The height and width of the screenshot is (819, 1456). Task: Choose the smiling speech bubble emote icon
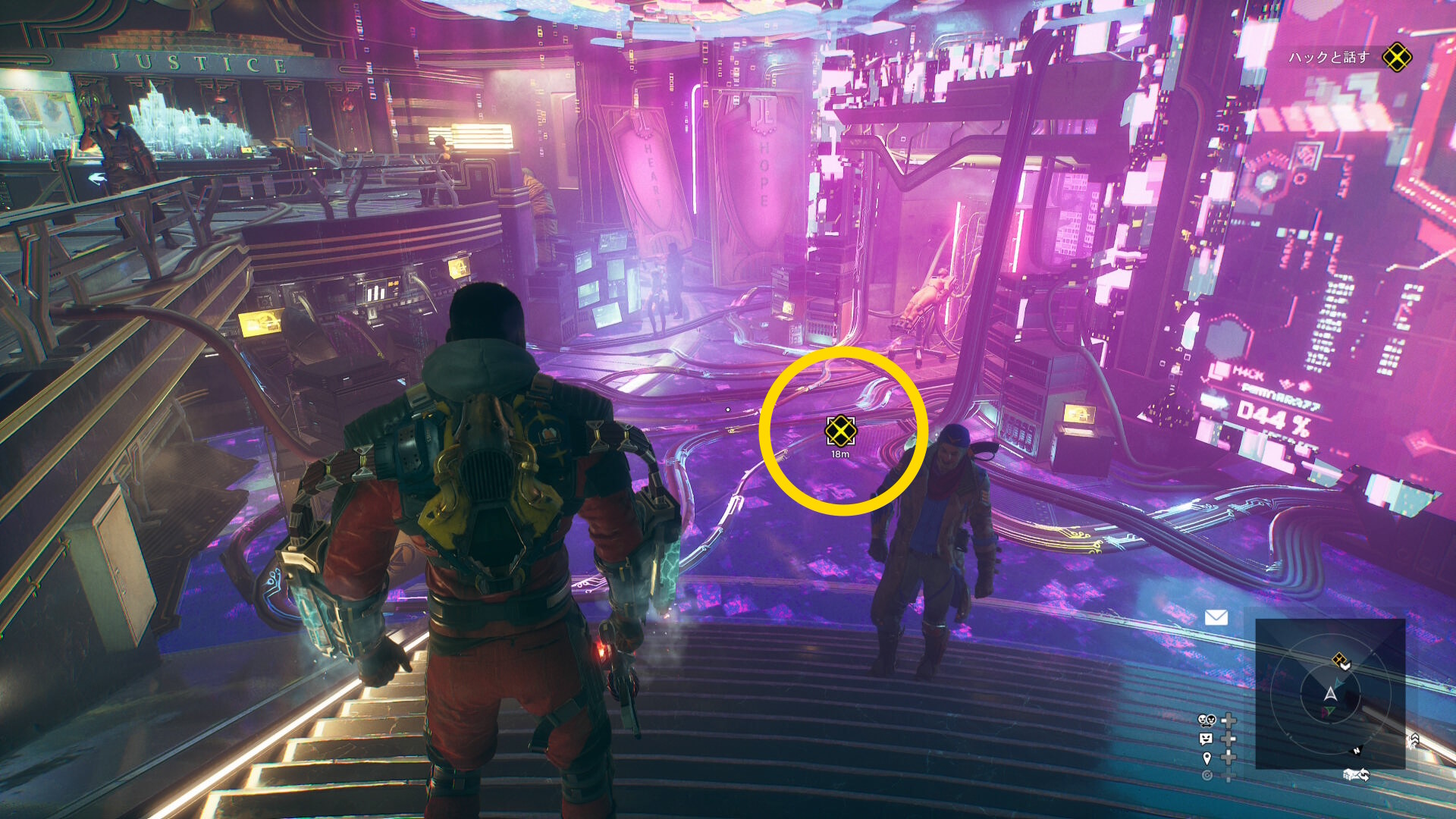point(1206,739)
